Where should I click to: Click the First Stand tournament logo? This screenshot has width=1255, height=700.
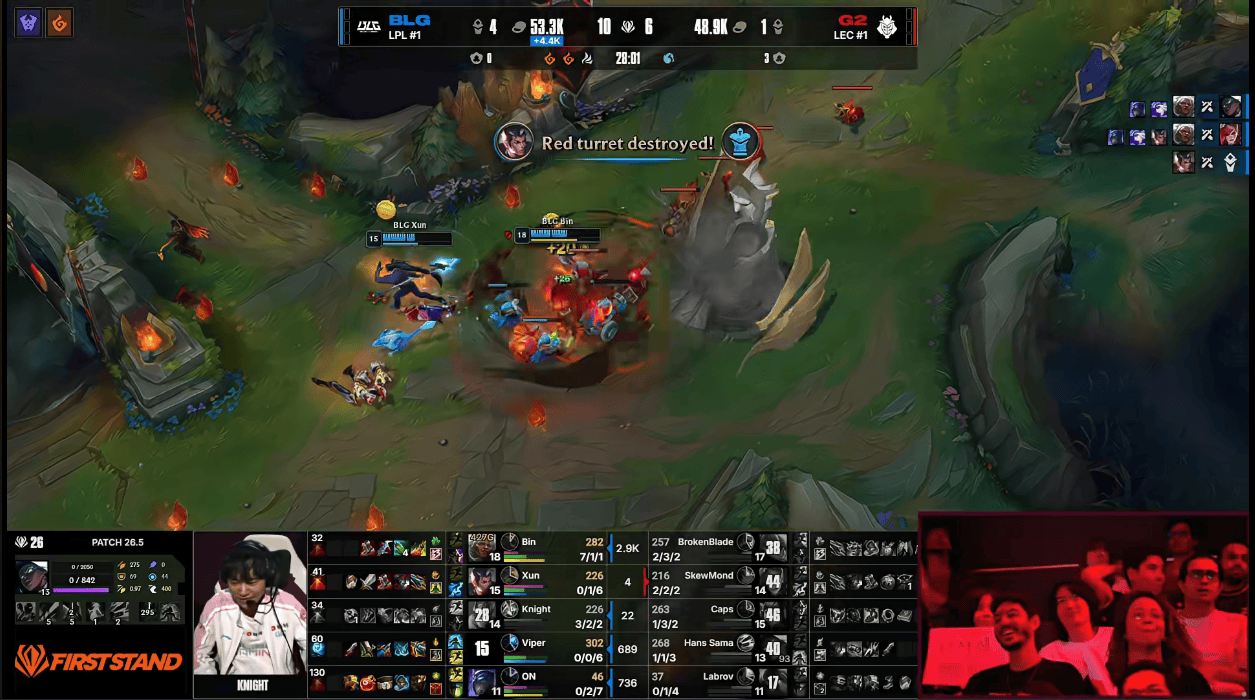coord(98,661)
